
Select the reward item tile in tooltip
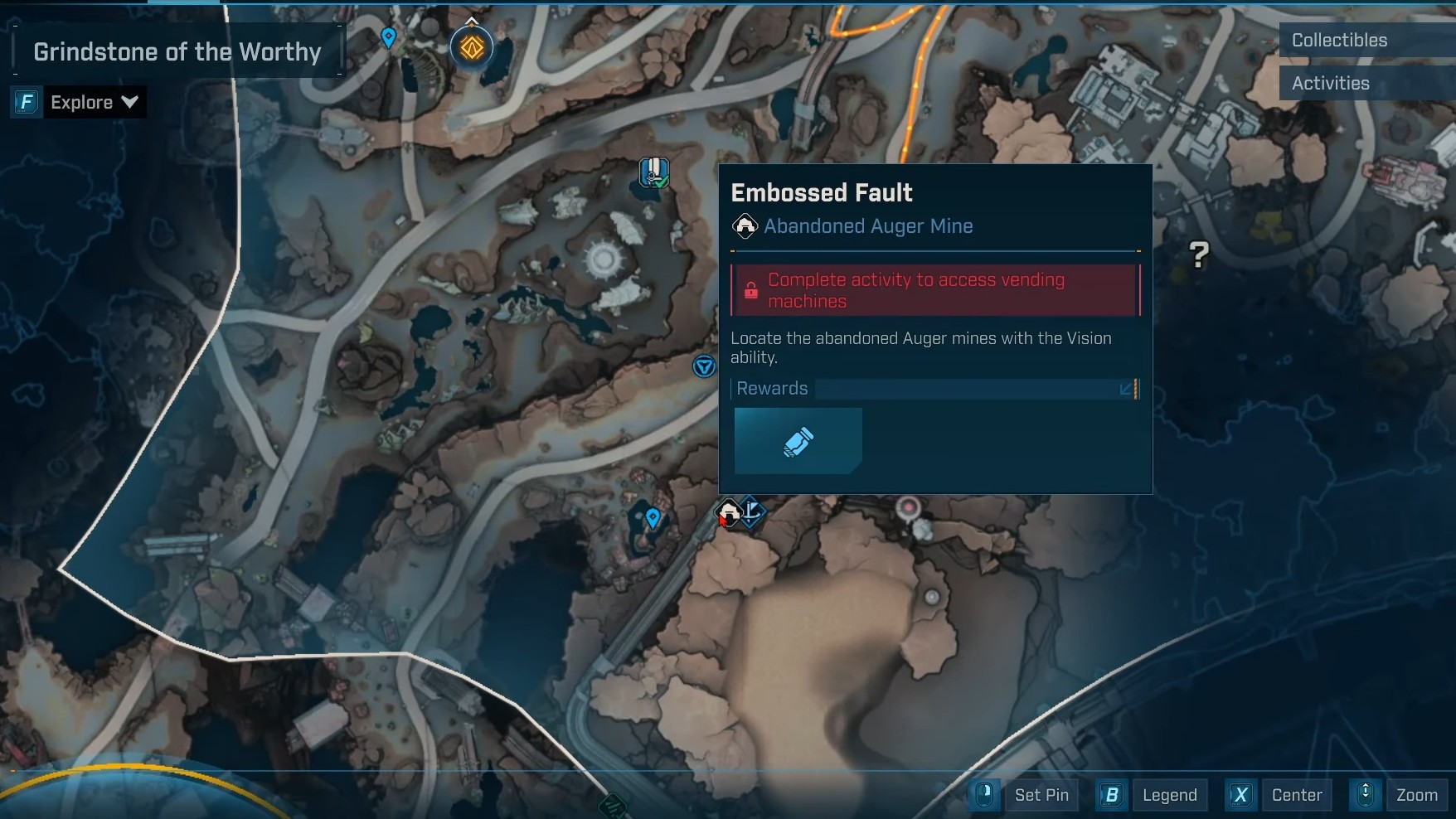pyautogui.click(x=798, y=441)
